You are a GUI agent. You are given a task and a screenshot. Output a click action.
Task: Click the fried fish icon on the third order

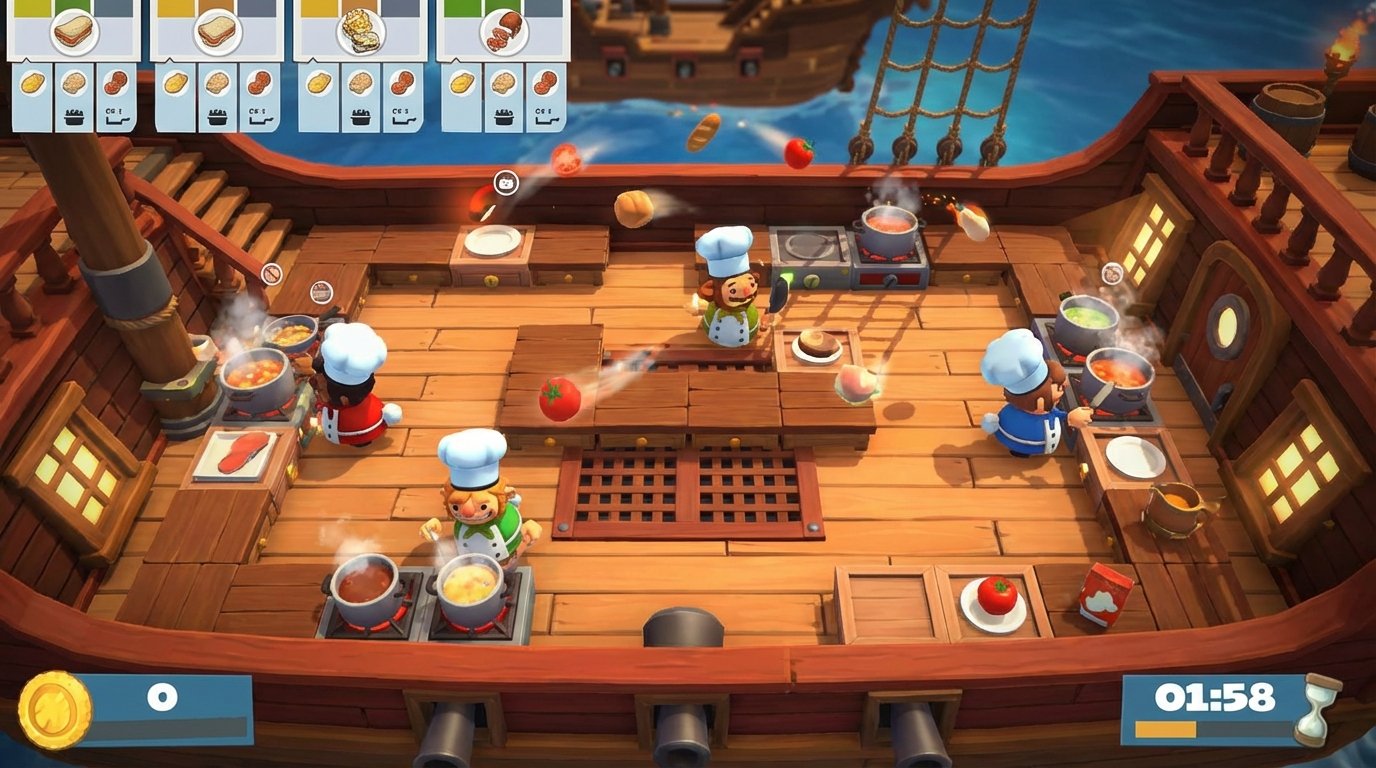(360, 32)
